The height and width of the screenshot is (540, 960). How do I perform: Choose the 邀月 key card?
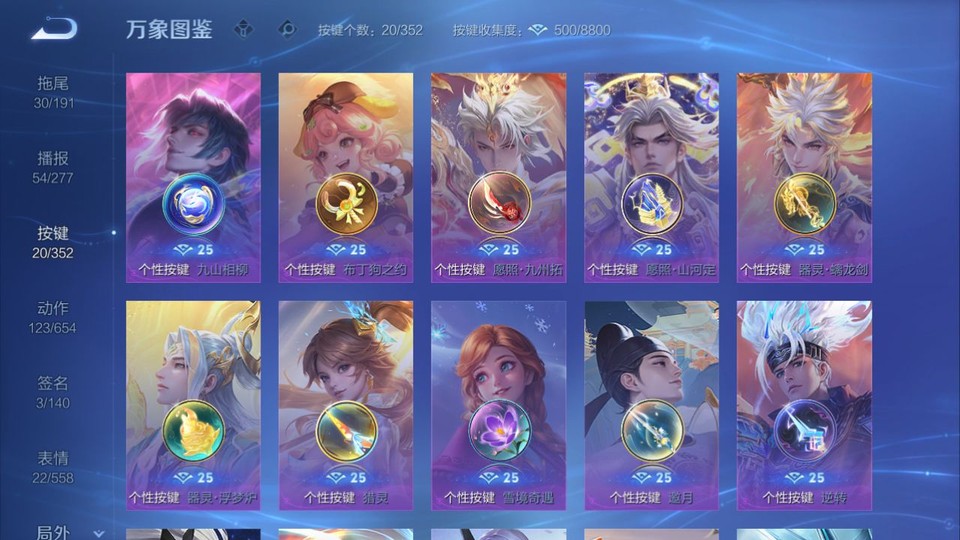(x=651, y=405)
